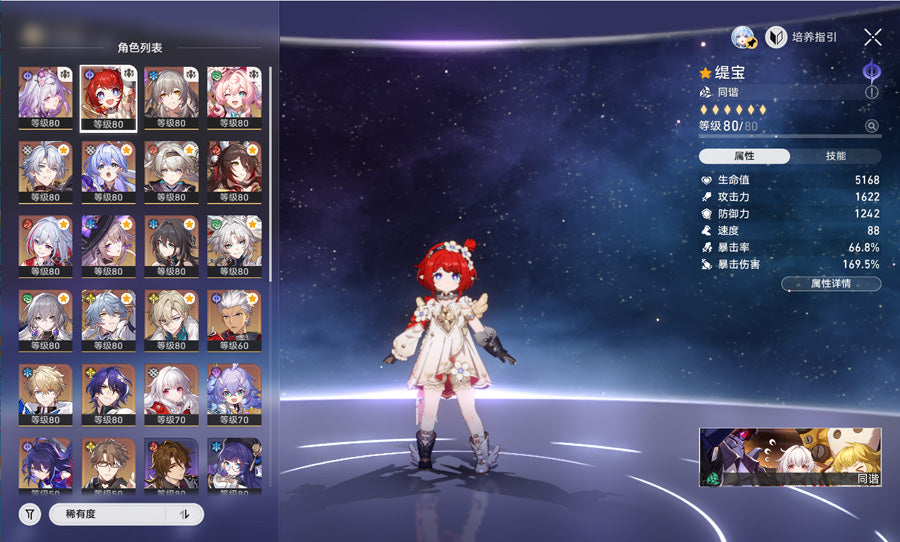Switch to the 技能 tab
This screenshot has width=900, height=542.
[x=835, y=156]
